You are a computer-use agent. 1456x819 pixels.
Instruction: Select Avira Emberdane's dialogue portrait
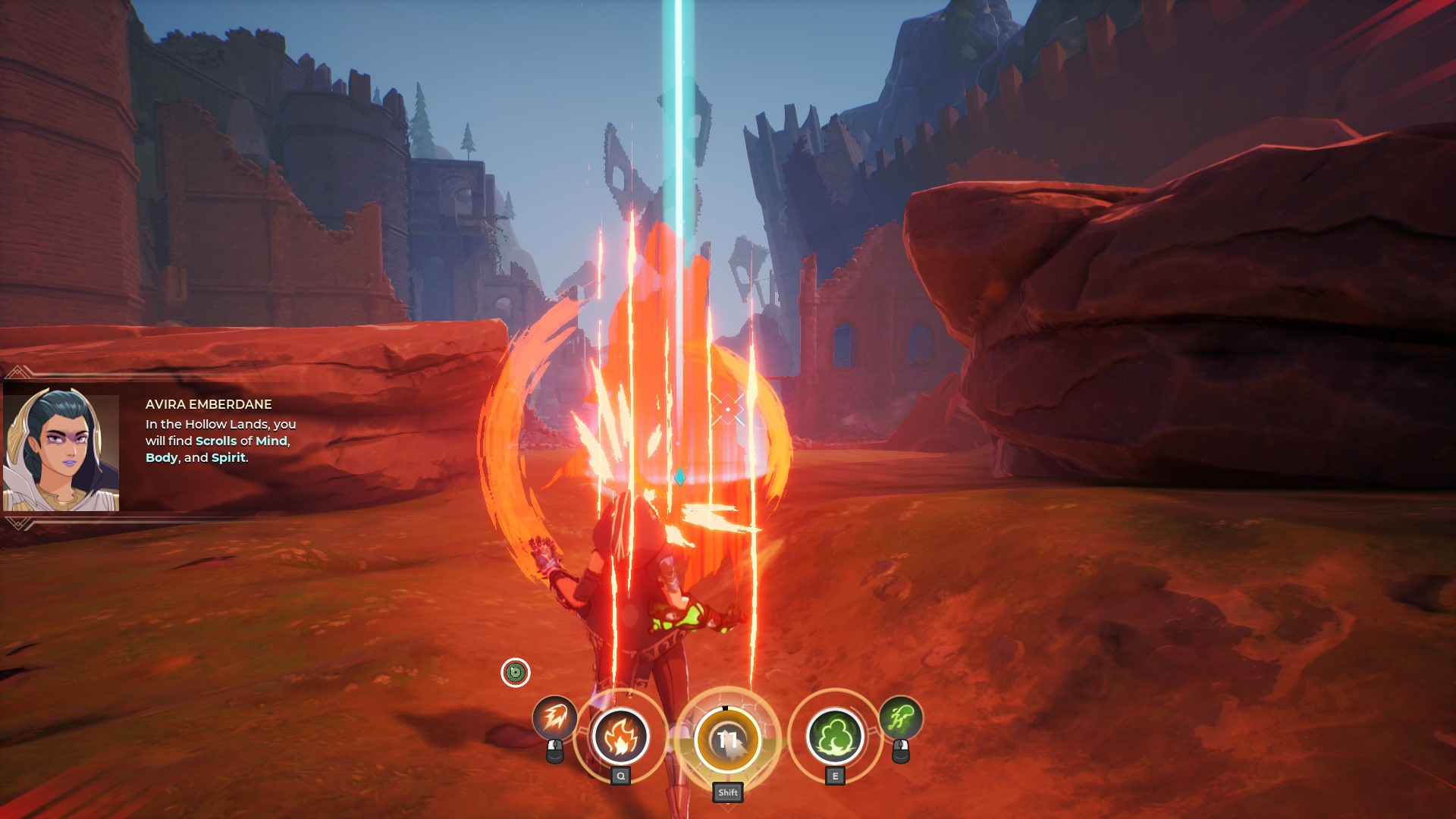tap(61, 452)
